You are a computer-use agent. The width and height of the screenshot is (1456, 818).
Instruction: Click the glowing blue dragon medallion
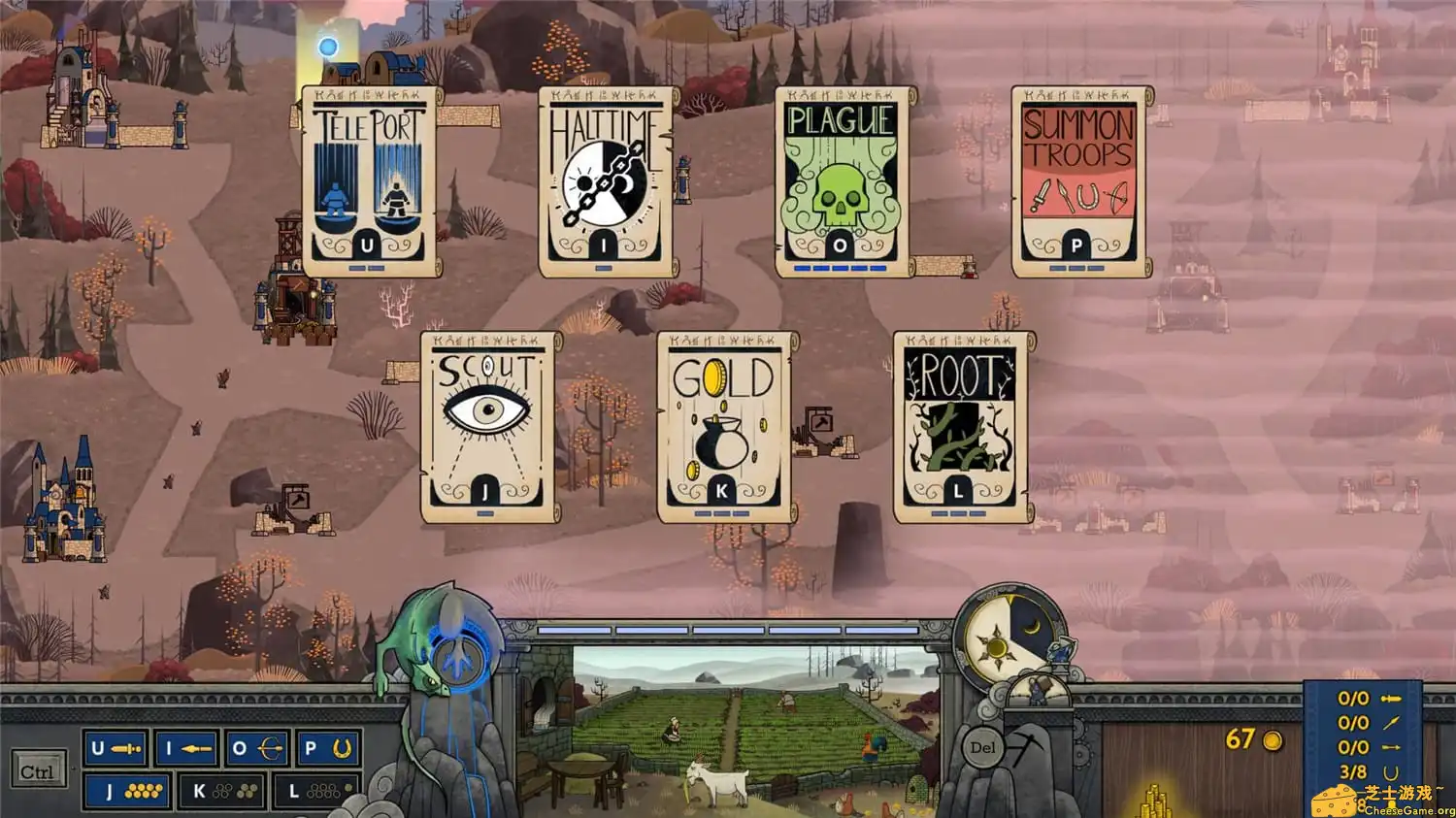point(454,656)
